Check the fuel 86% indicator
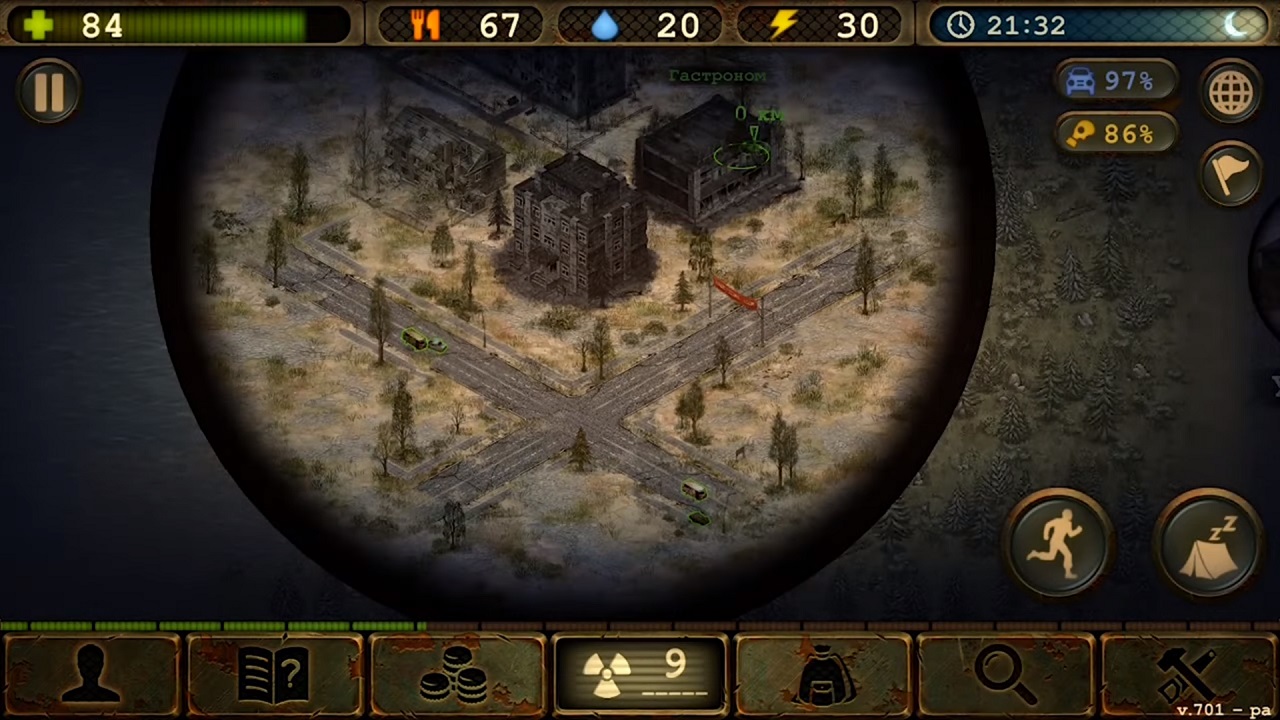Image resolution: width=1280 pixels, height=720 pixels. coord(1115,133)
